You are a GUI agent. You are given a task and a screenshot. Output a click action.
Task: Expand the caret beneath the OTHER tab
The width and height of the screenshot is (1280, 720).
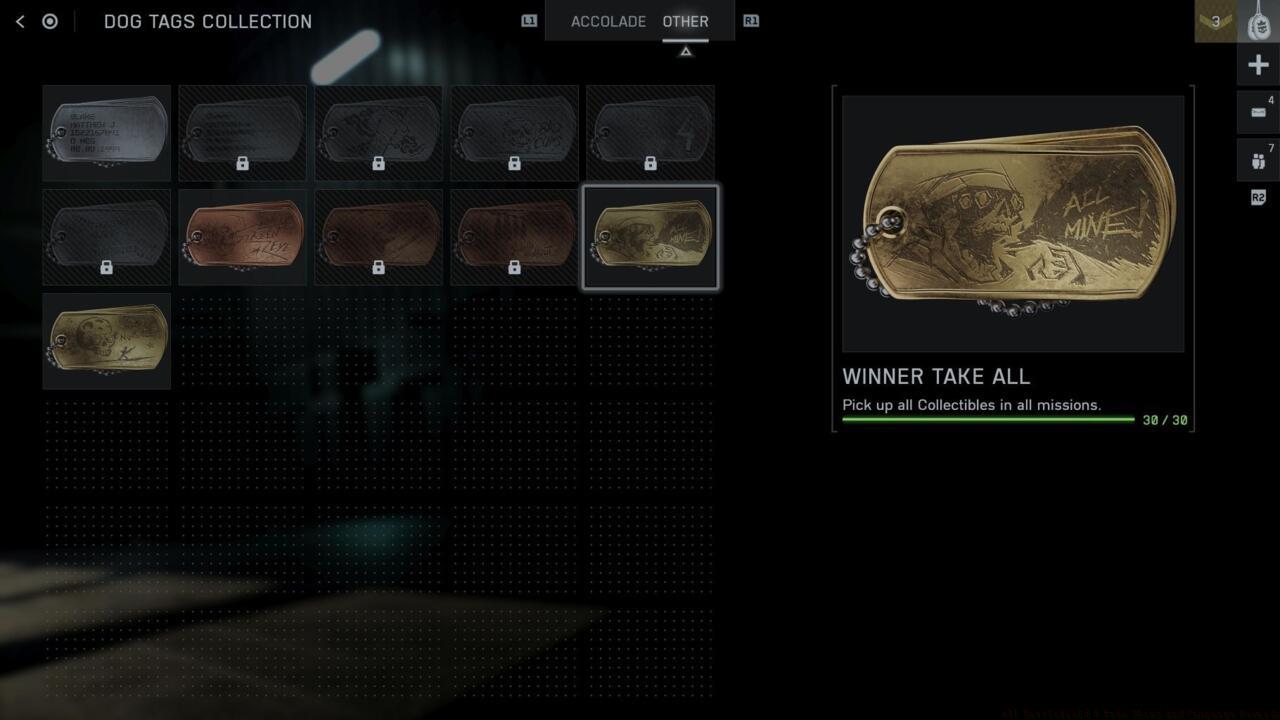coord(686,49)
